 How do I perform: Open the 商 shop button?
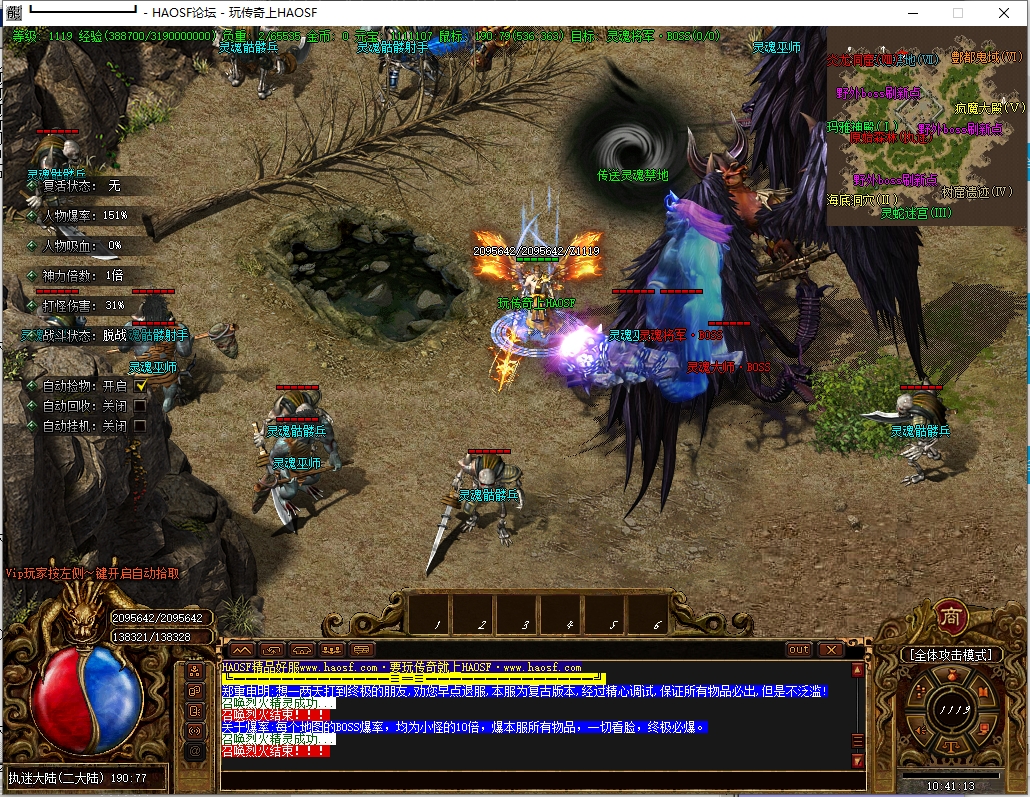(x=949, y=617)
